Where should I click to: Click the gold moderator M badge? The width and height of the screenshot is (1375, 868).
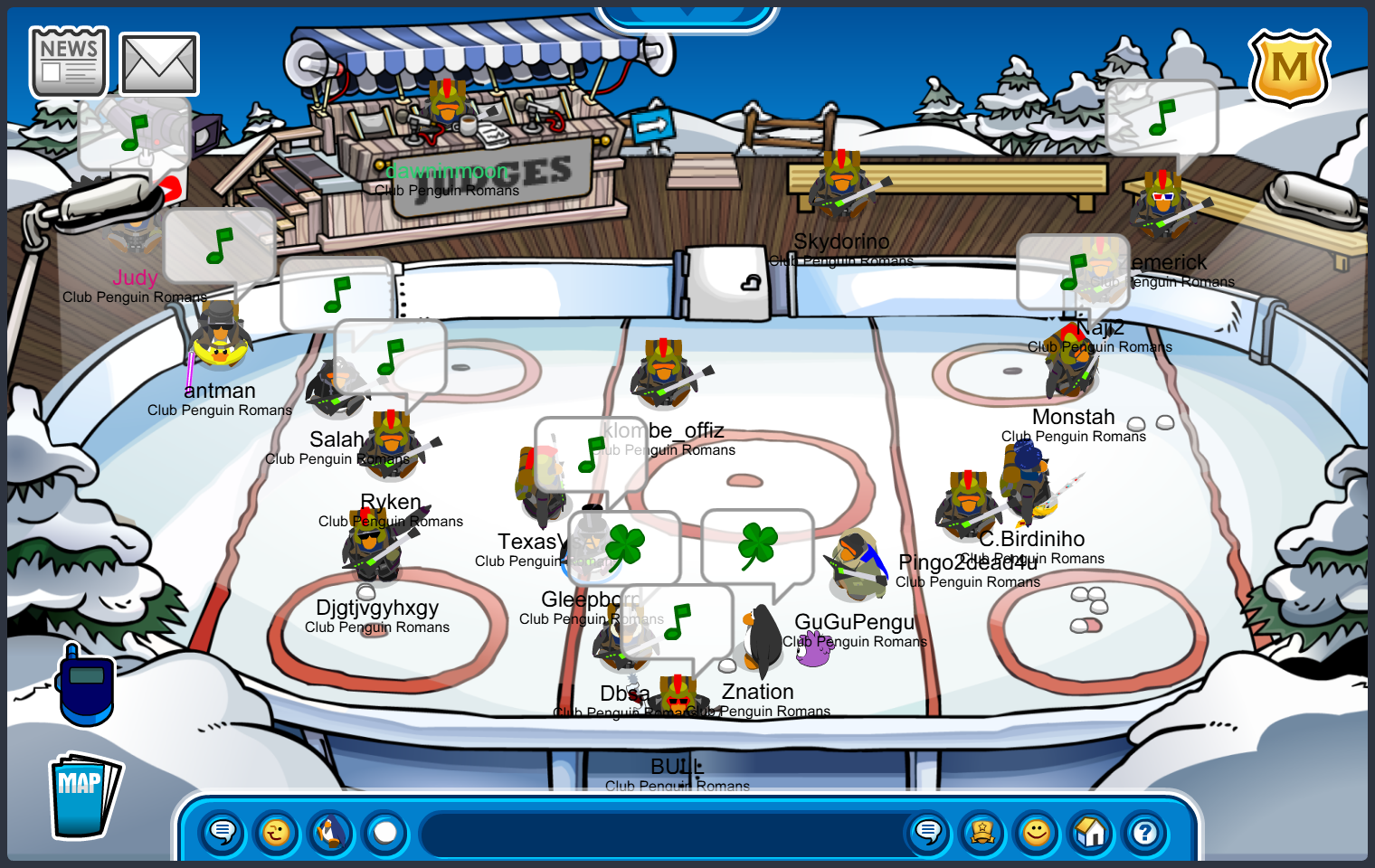click(1289, 68)
